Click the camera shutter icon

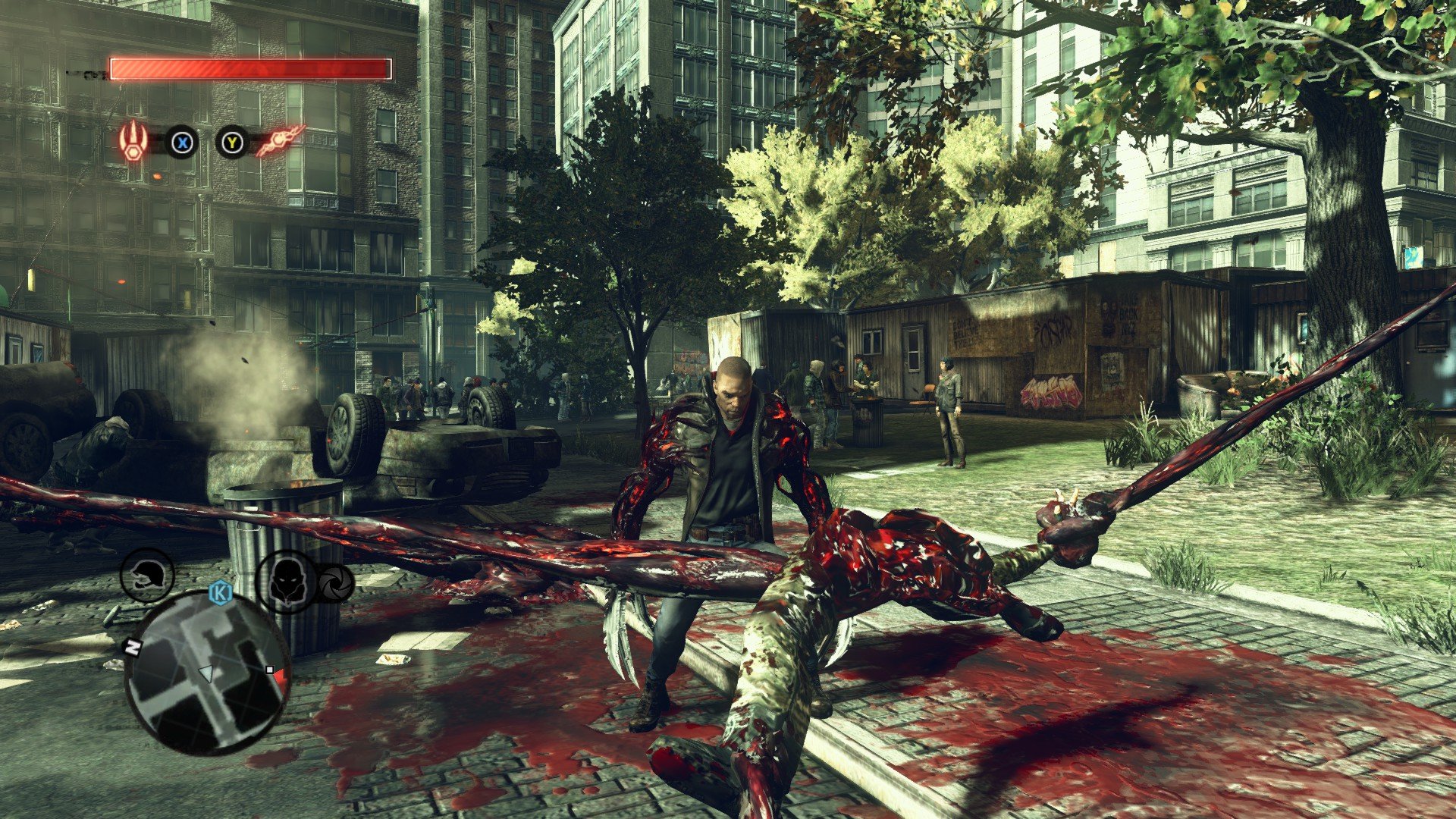pos(334,582)
